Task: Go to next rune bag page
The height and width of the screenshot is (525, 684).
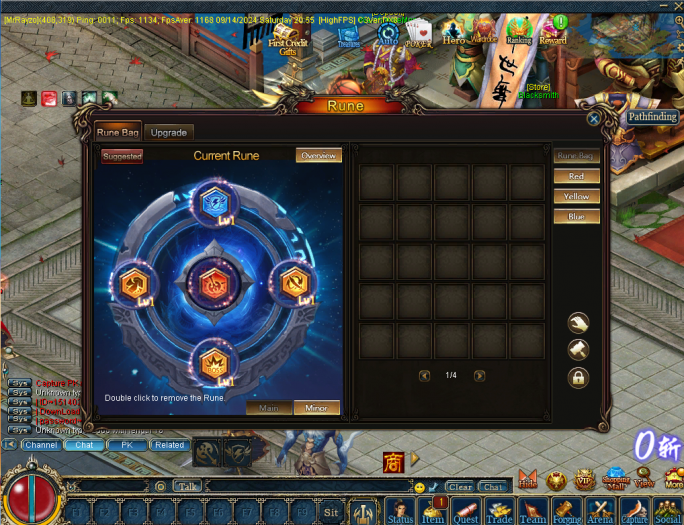Action: point(479,376)
